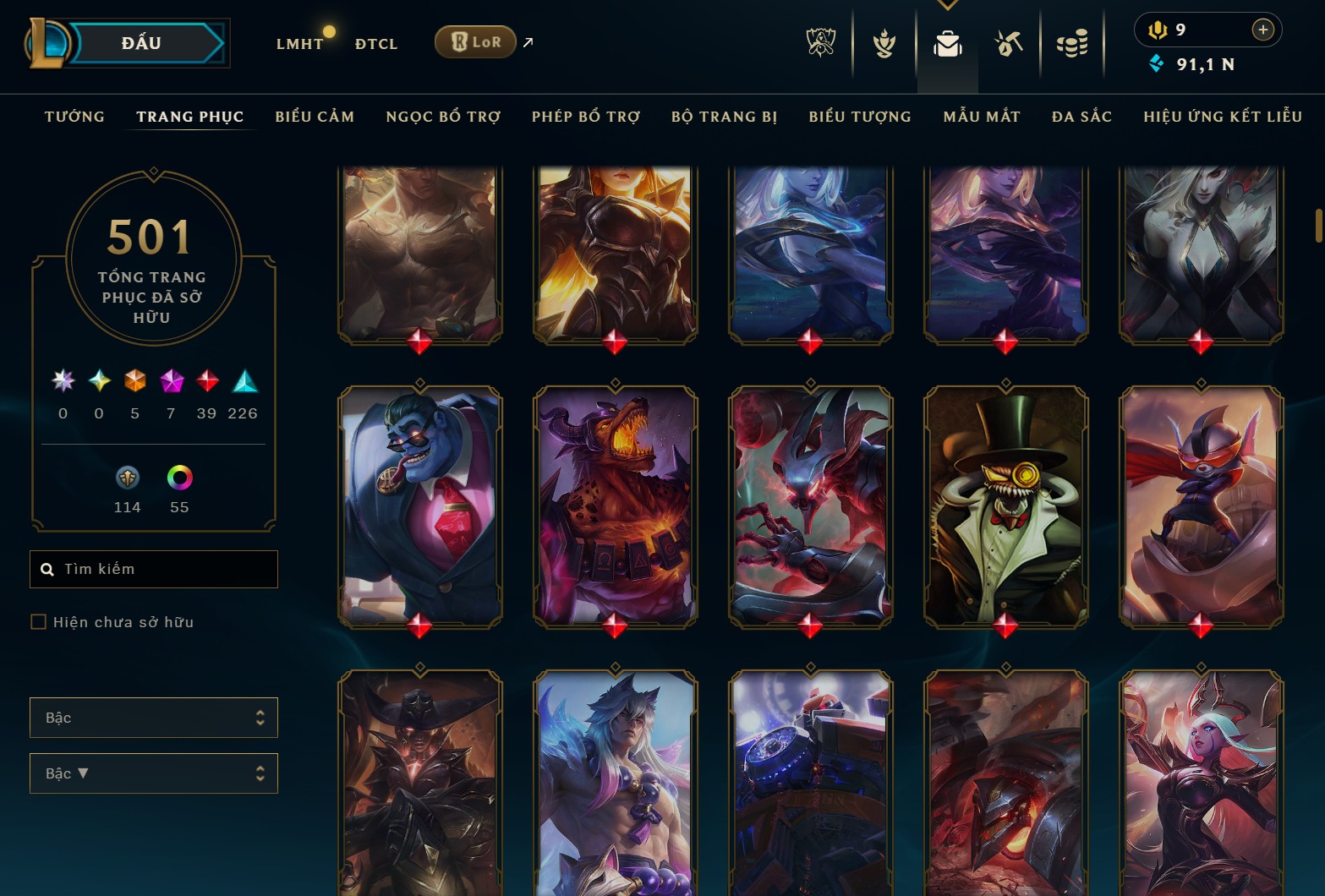Click the search magnifier icon
1325x896 pixels.
47,569
